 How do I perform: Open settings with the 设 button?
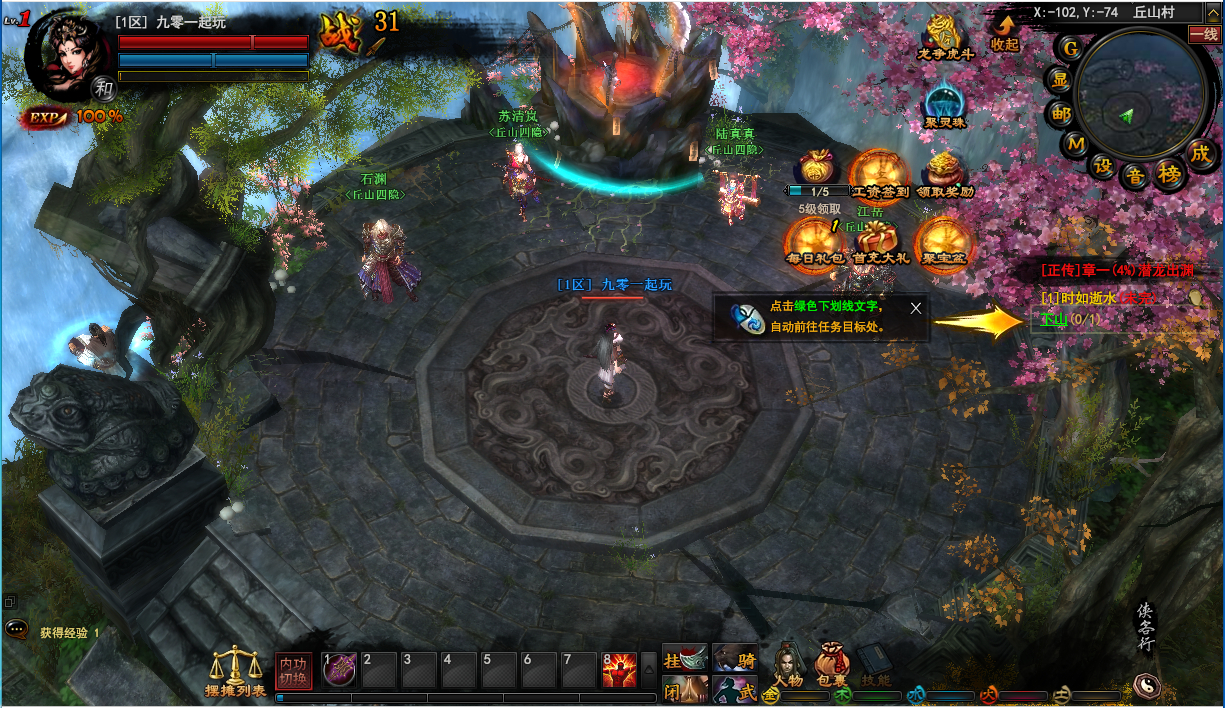click(x=1103, y=165)
